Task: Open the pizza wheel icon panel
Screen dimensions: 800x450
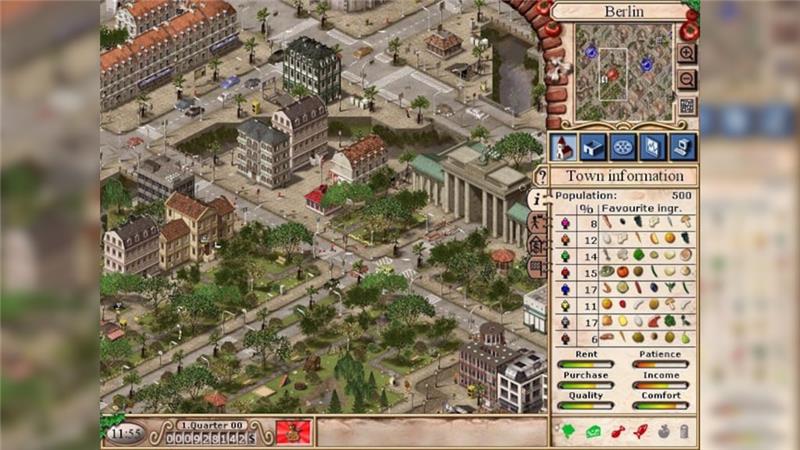Action: click(622, 147)
